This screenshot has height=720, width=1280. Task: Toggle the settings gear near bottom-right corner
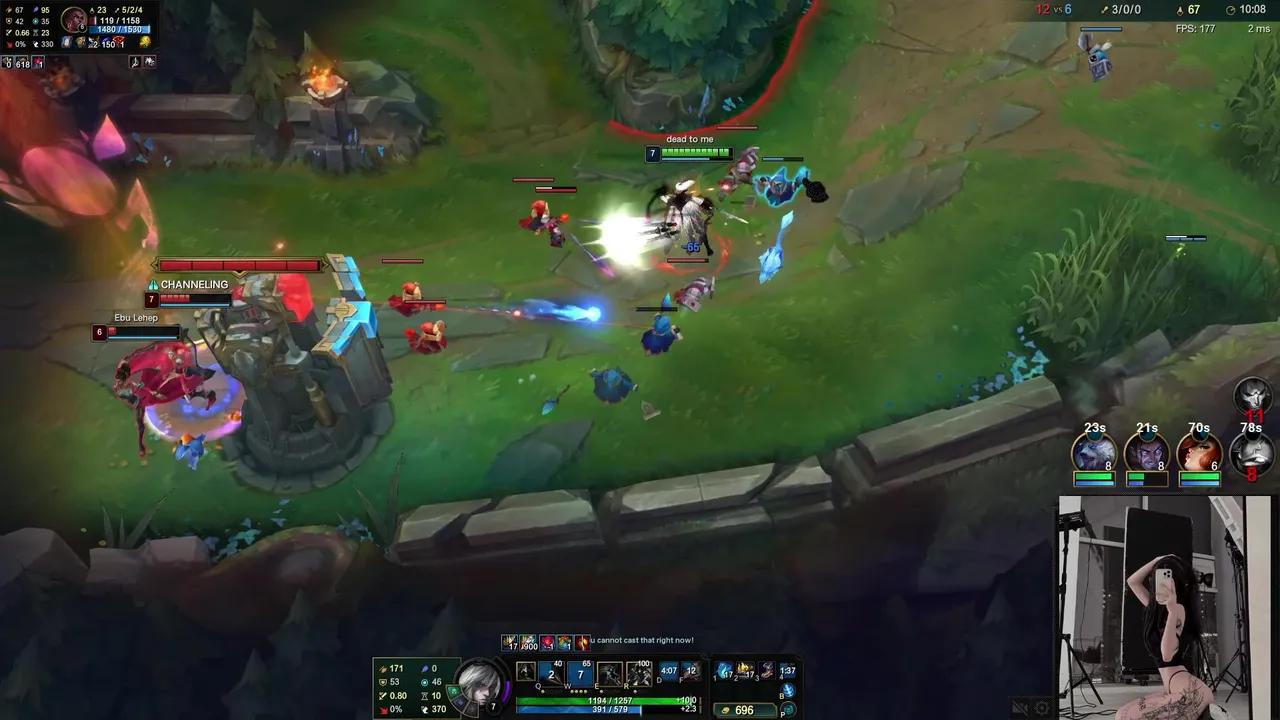click(1042, 707)
